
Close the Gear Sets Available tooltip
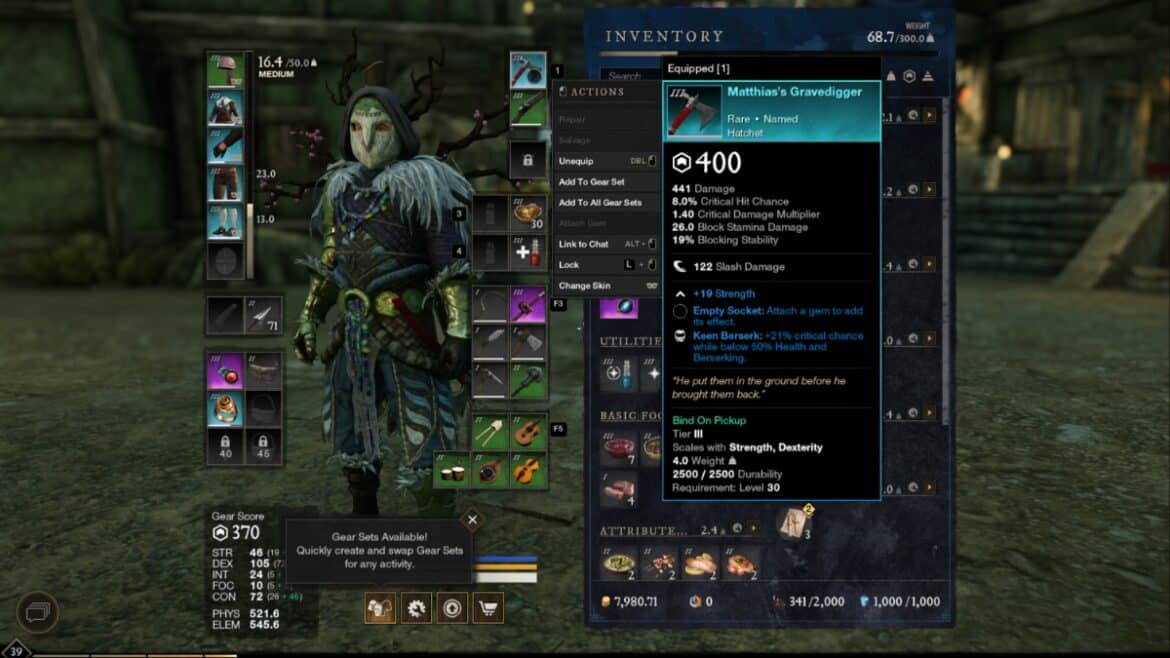pyautogui.click(x=472, y=520)
